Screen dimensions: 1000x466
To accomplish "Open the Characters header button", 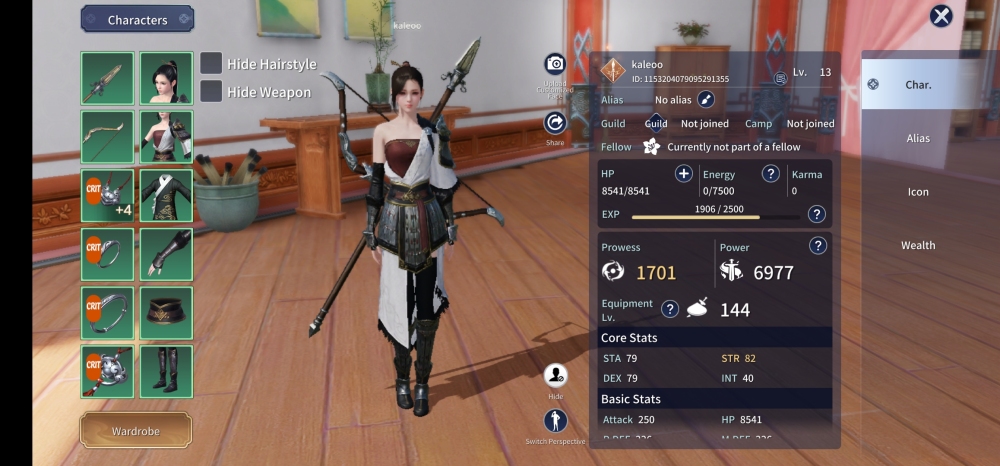I will [x=137, y=19].
